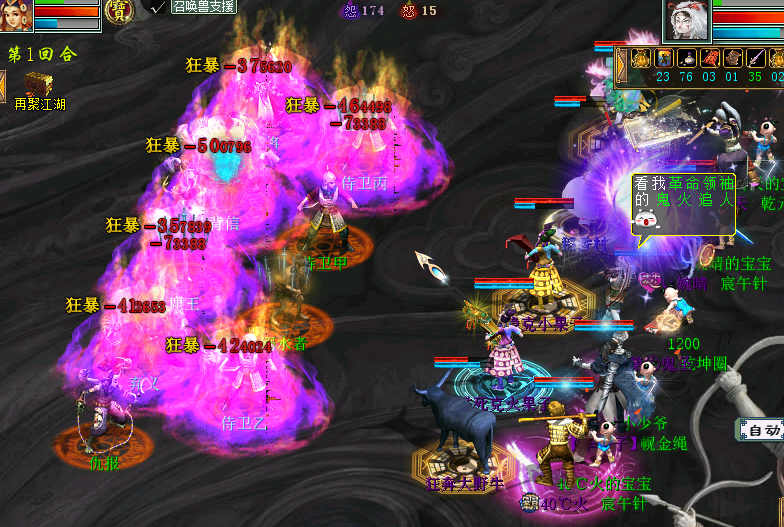The width and height of the screenshot is (784, 527).
Task: Click the player portrait with gold headdress
Action: 15,15
